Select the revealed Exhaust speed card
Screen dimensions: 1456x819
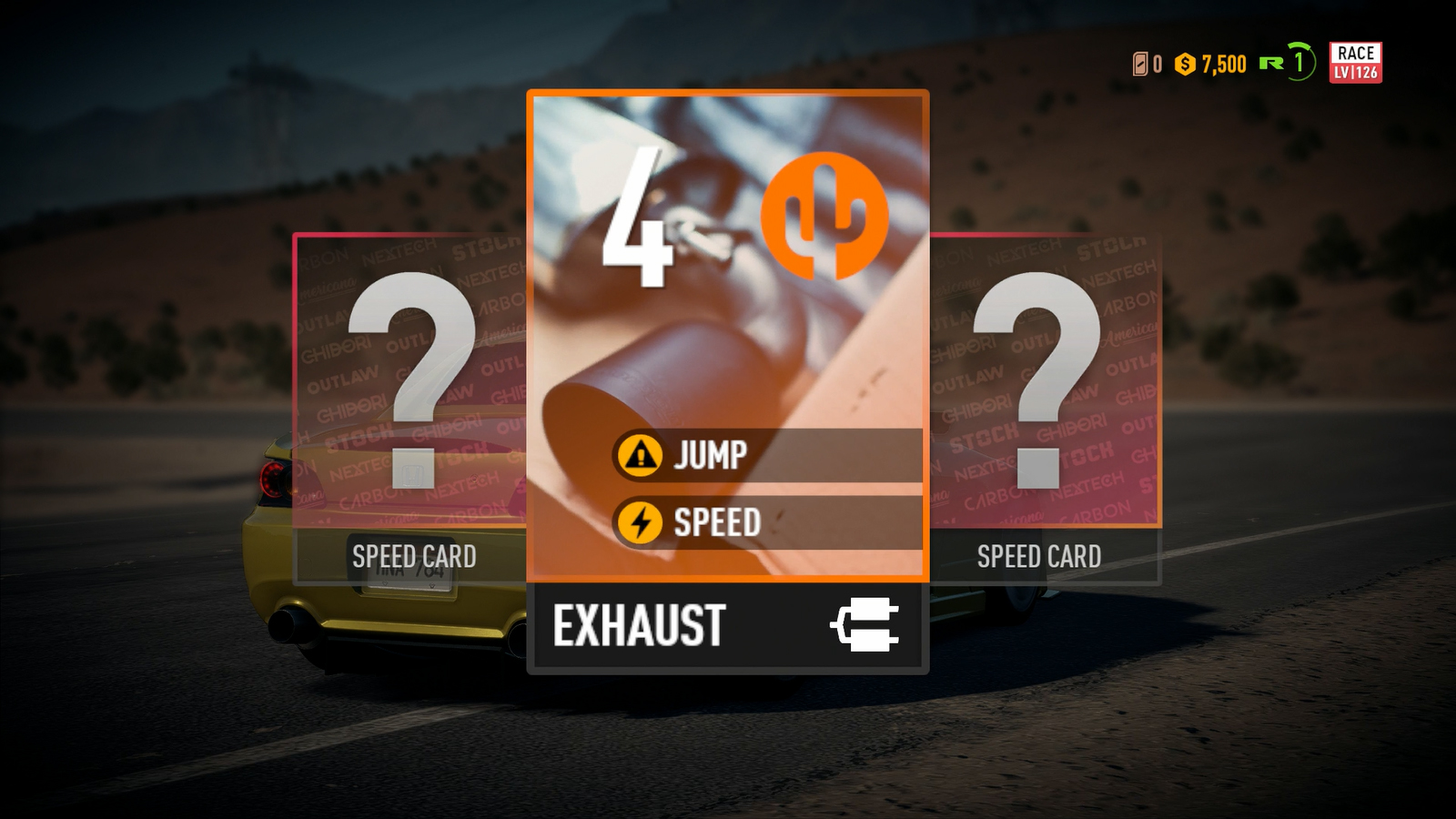[727, 382]
